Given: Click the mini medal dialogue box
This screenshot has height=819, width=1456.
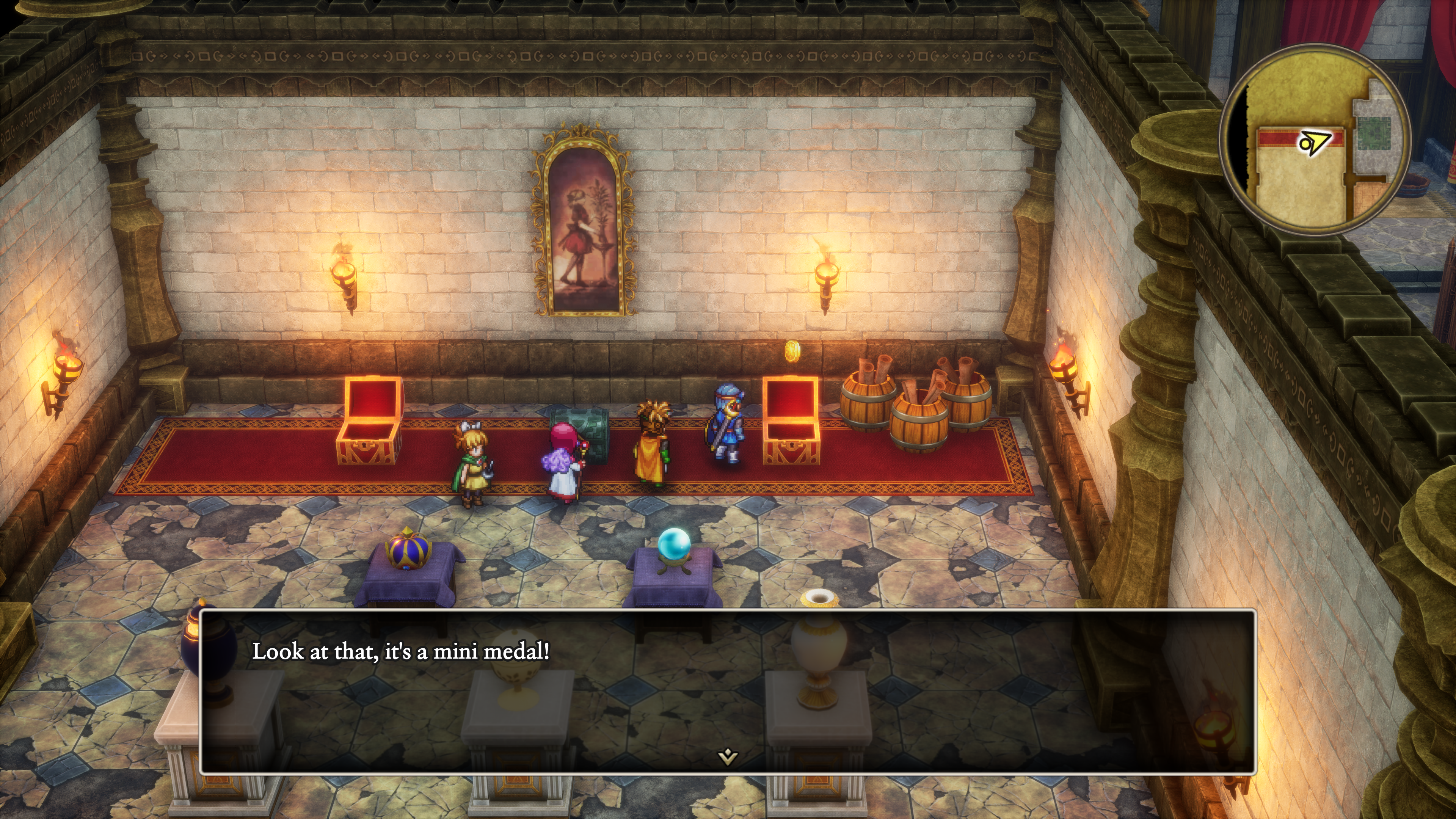Looking at the screenshot, I should [728, 691].
